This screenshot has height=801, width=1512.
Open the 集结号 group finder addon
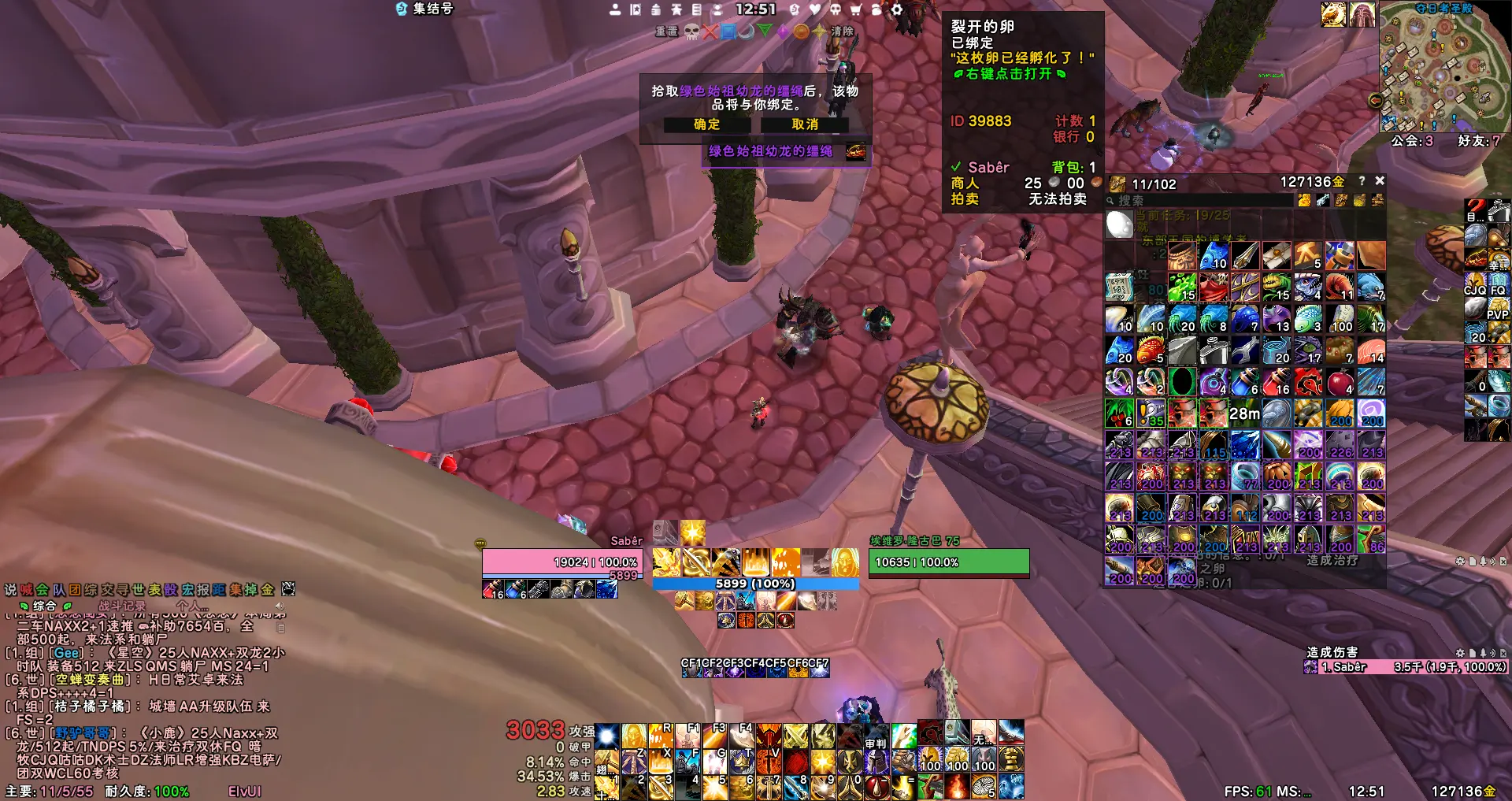pos(425,9)
